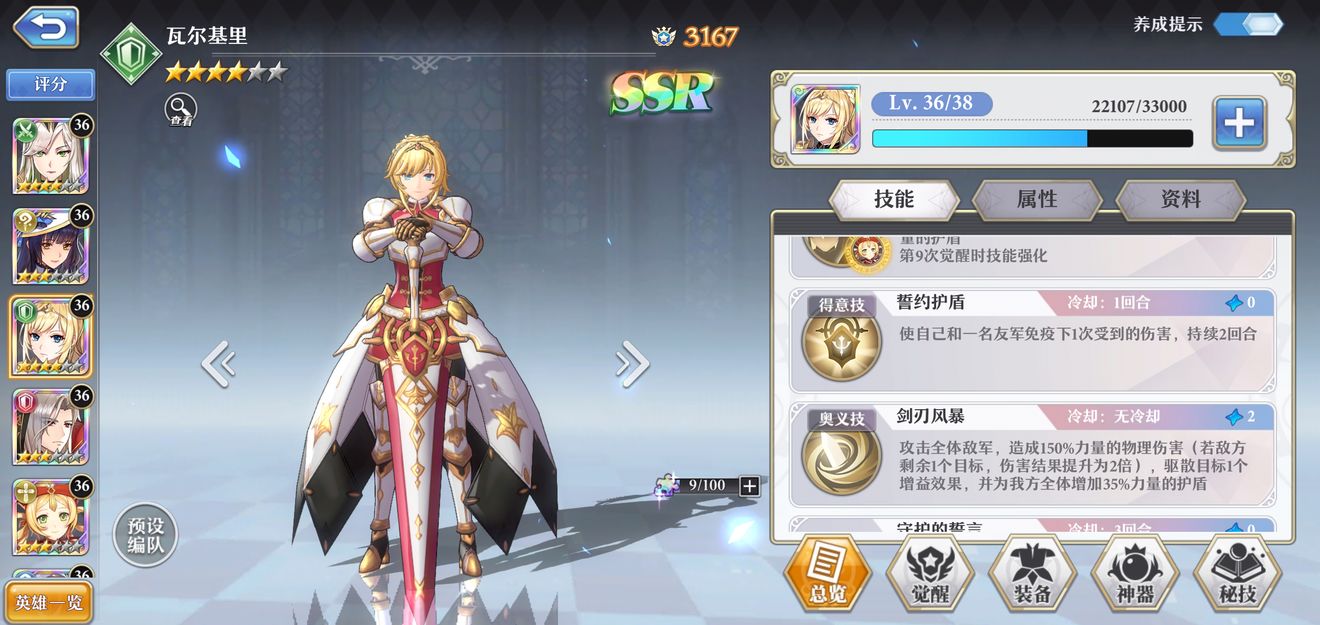Viewport: 1320px width, 625px height.
Task: Select the 剑刃风暴 skill icon
Action: coord(842,457)
